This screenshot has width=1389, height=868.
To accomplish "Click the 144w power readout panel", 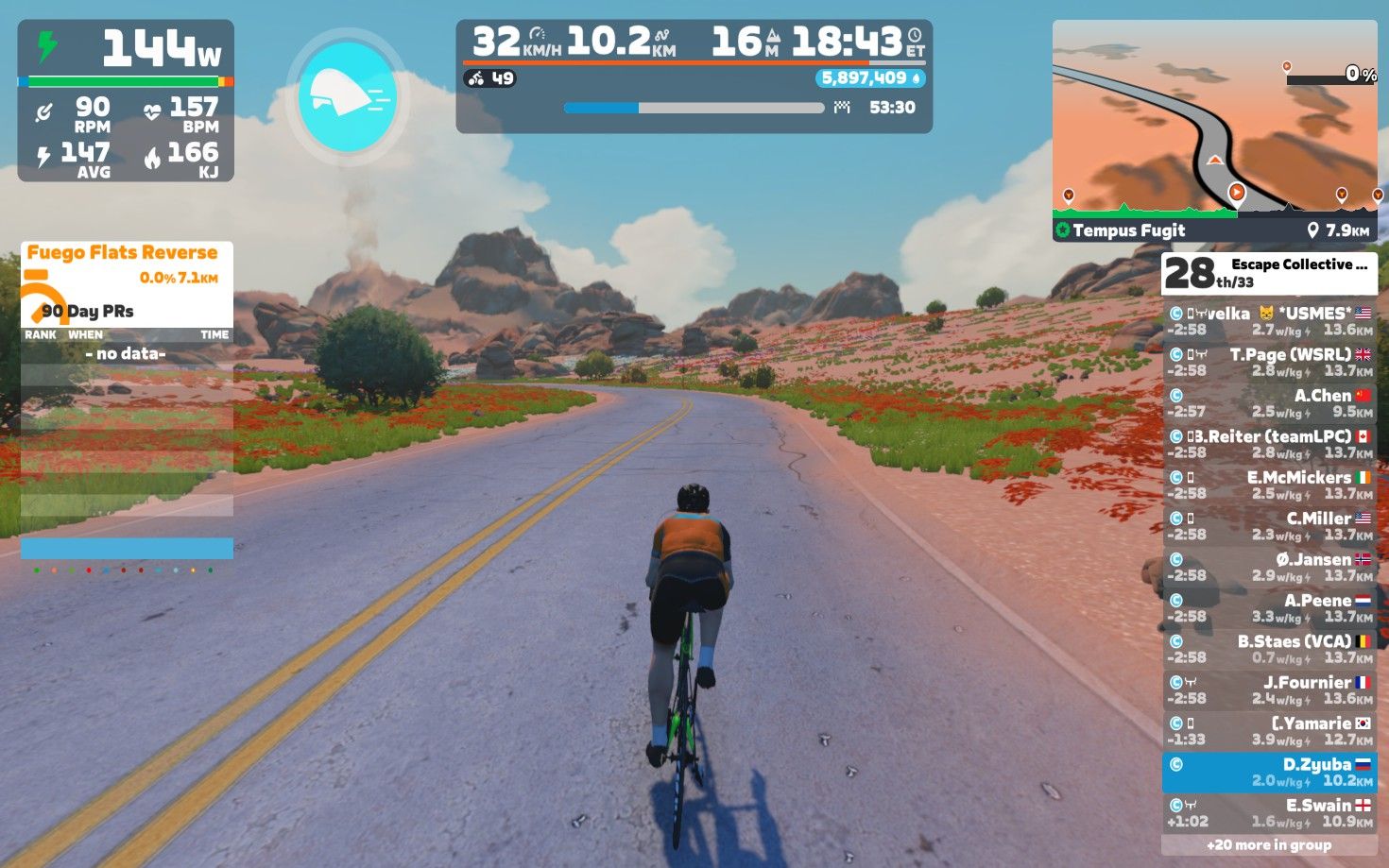I will pyautogui.click(x=126, y=99).
